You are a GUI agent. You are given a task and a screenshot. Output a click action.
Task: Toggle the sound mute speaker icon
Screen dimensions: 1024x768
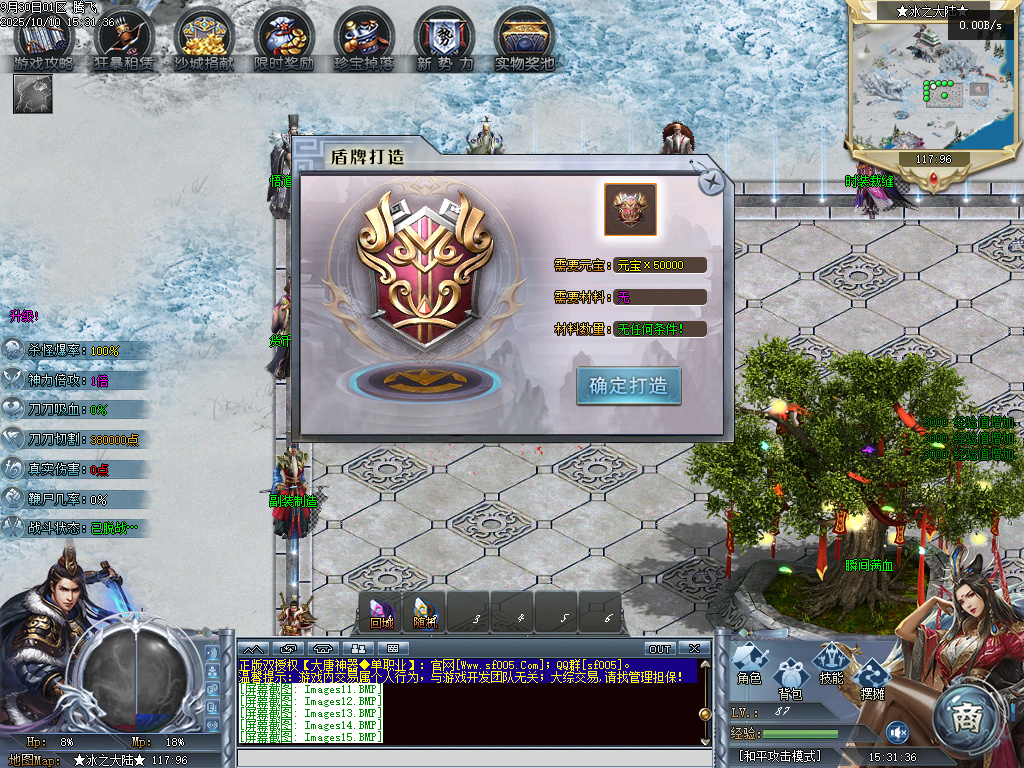pos(897,731)
